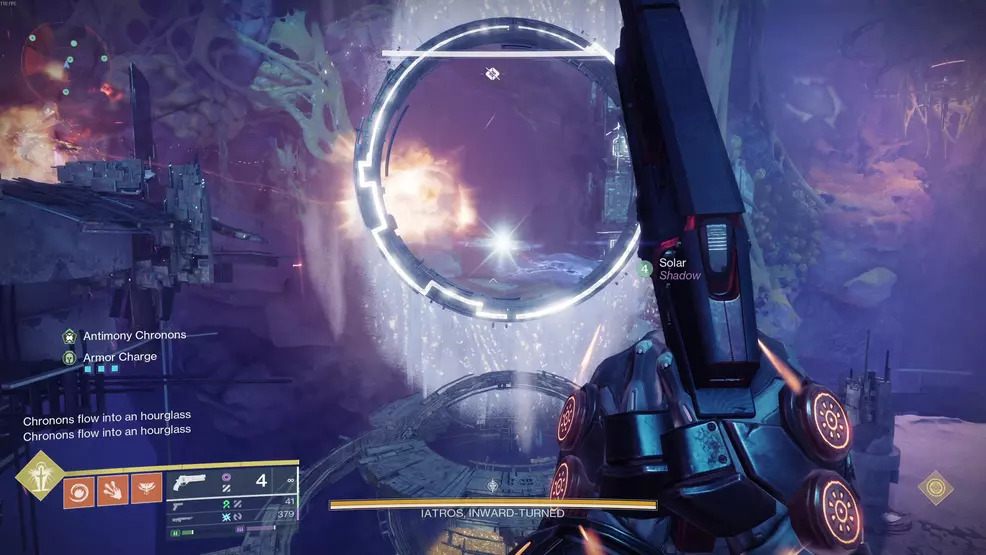Click the Antimony Chronons buff icon
The width and height of the screenshot is (986, 555).
(69, 336)
